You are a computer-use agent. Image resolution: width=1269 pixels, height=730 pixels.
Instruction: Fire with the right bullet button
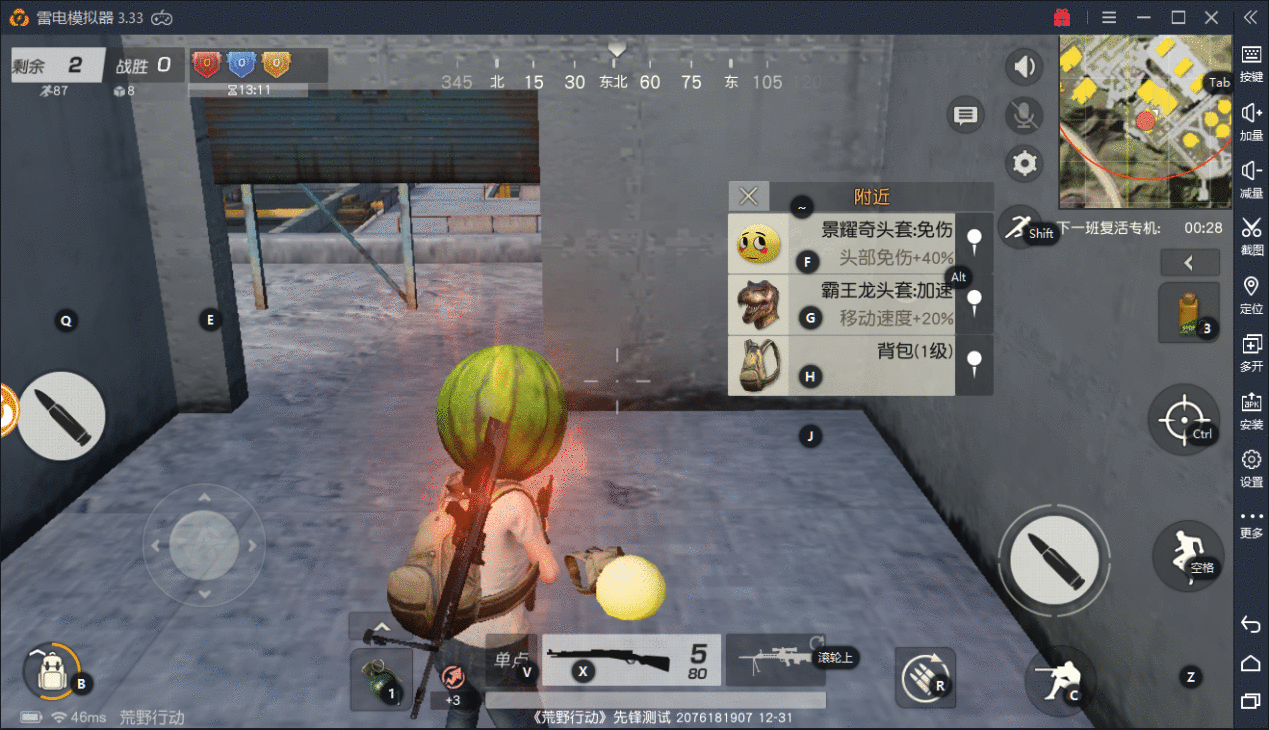tap(1058, 556)
